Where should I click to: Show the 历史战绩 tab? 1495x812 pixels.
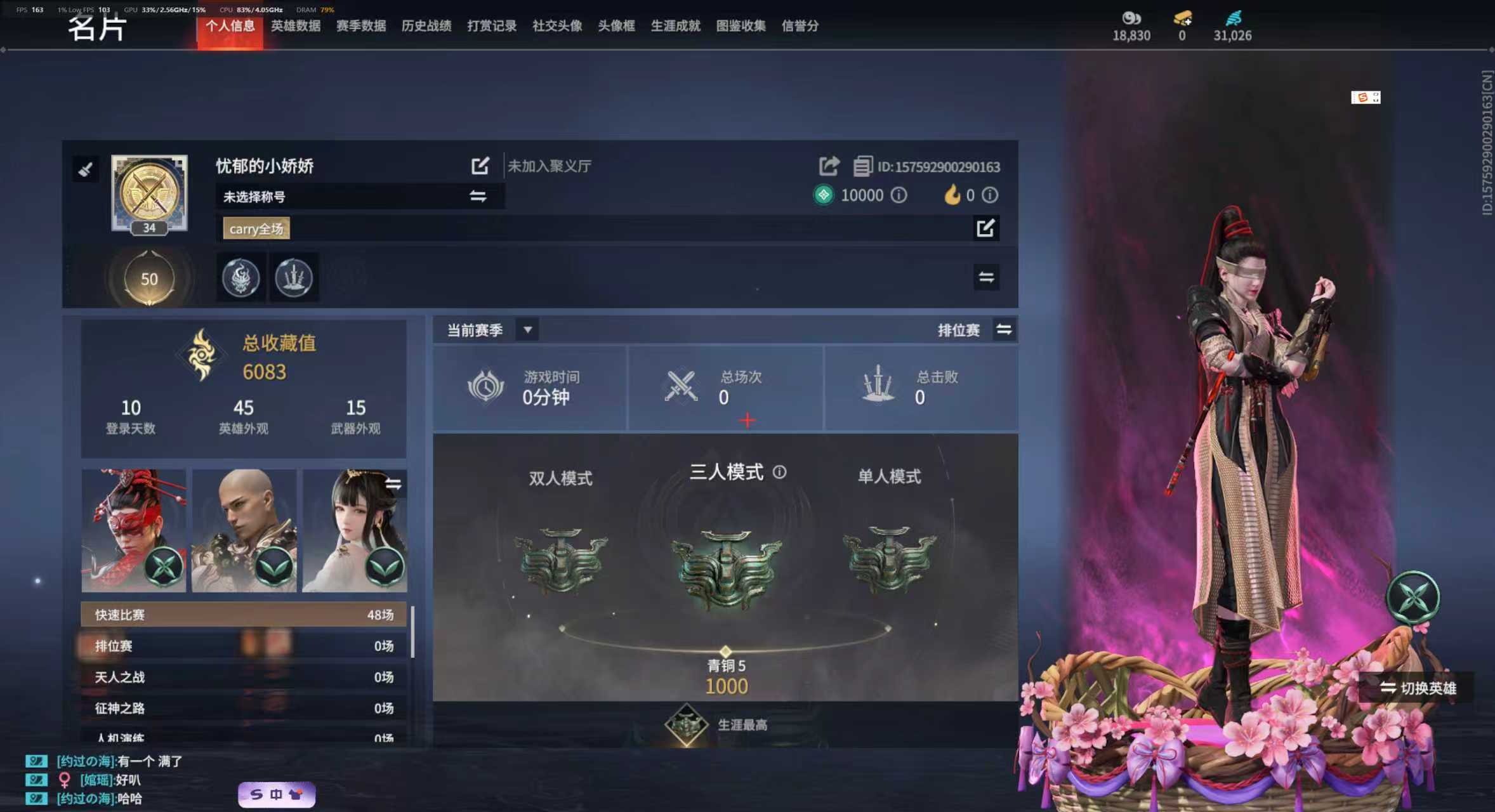point(426,26)
